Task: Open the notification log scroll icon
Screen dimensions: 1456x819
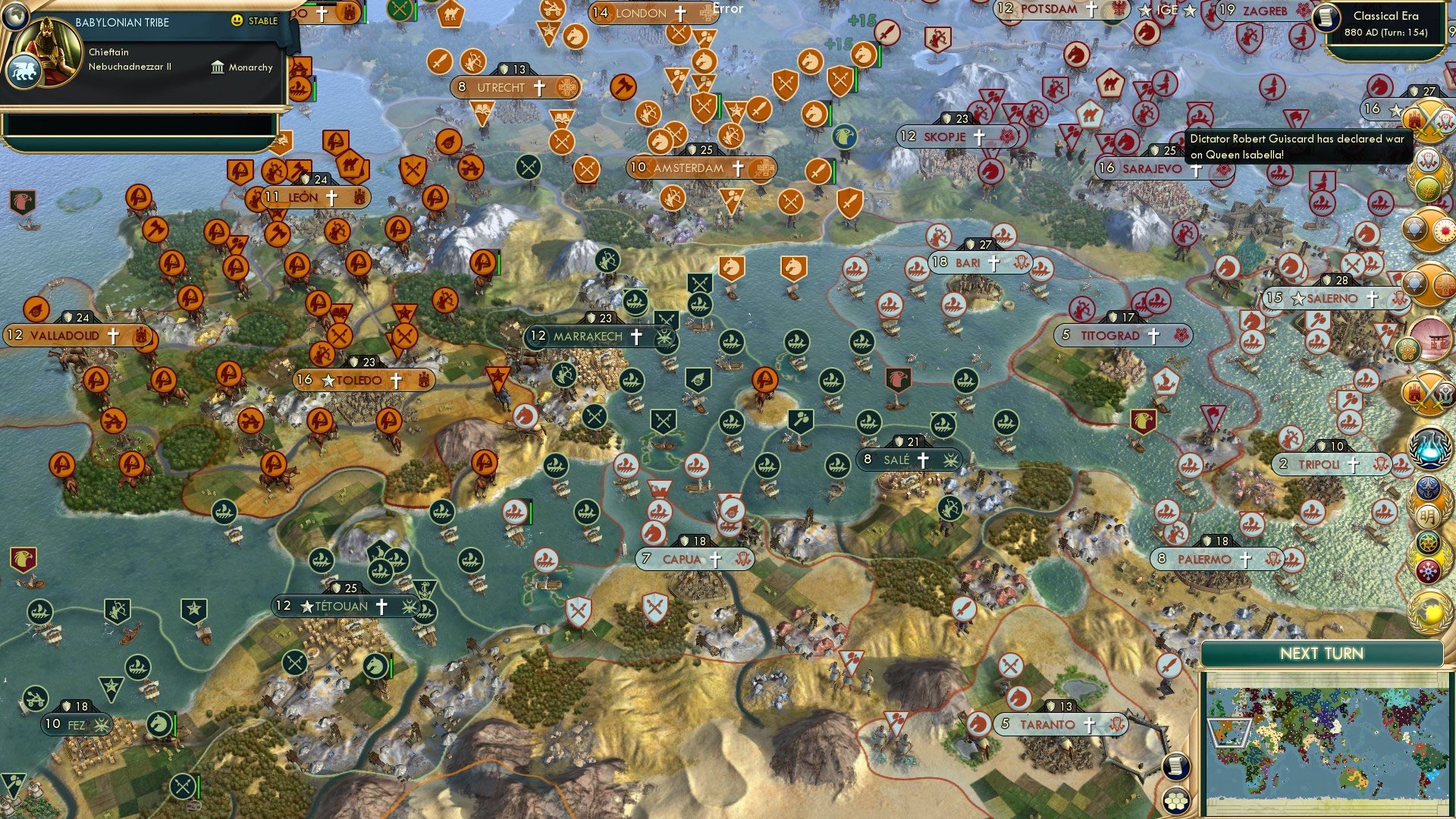Action: click(1175, 767)
